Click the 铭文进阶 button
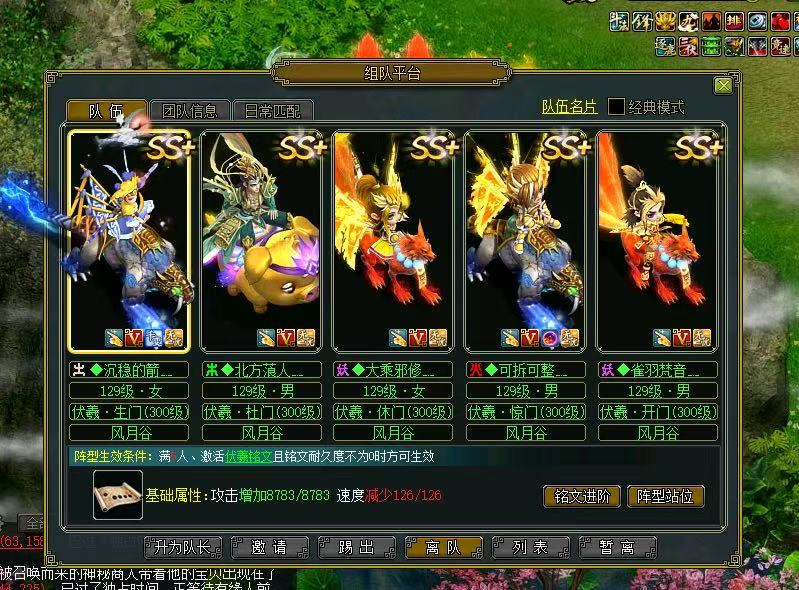Viewport: 799px width, 590px height. (582, 496)
